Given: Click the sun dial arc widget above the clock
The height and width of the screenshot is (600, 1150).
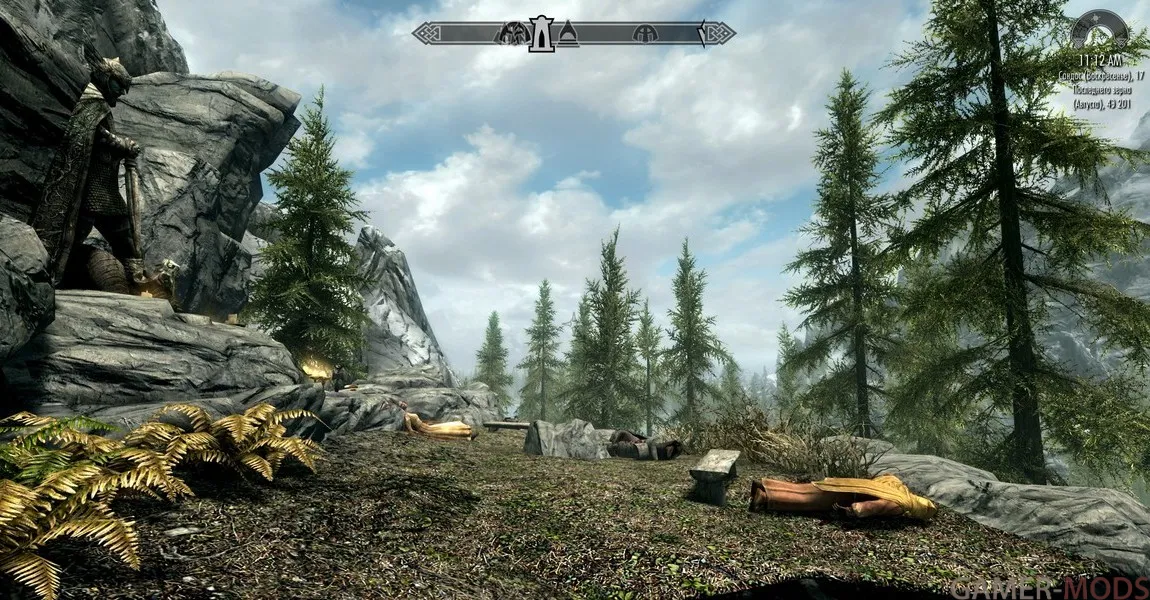Looking at the screenshot, I should tap(1099, 27).
